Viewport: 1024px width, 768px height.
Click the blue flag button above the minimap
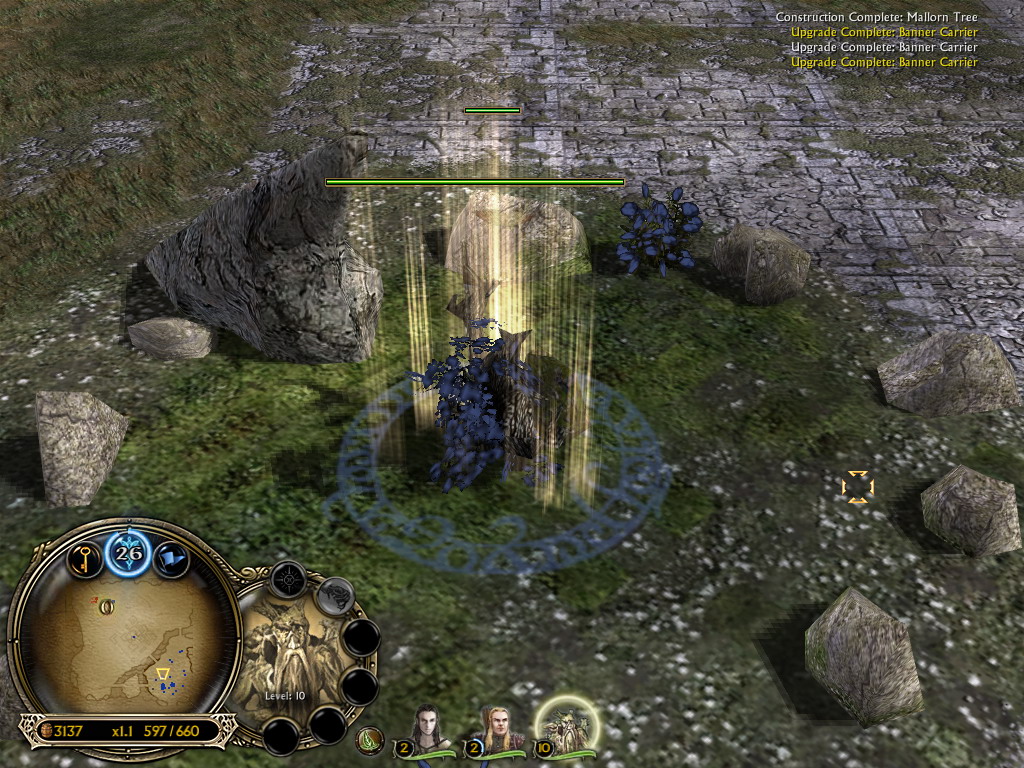171,559
